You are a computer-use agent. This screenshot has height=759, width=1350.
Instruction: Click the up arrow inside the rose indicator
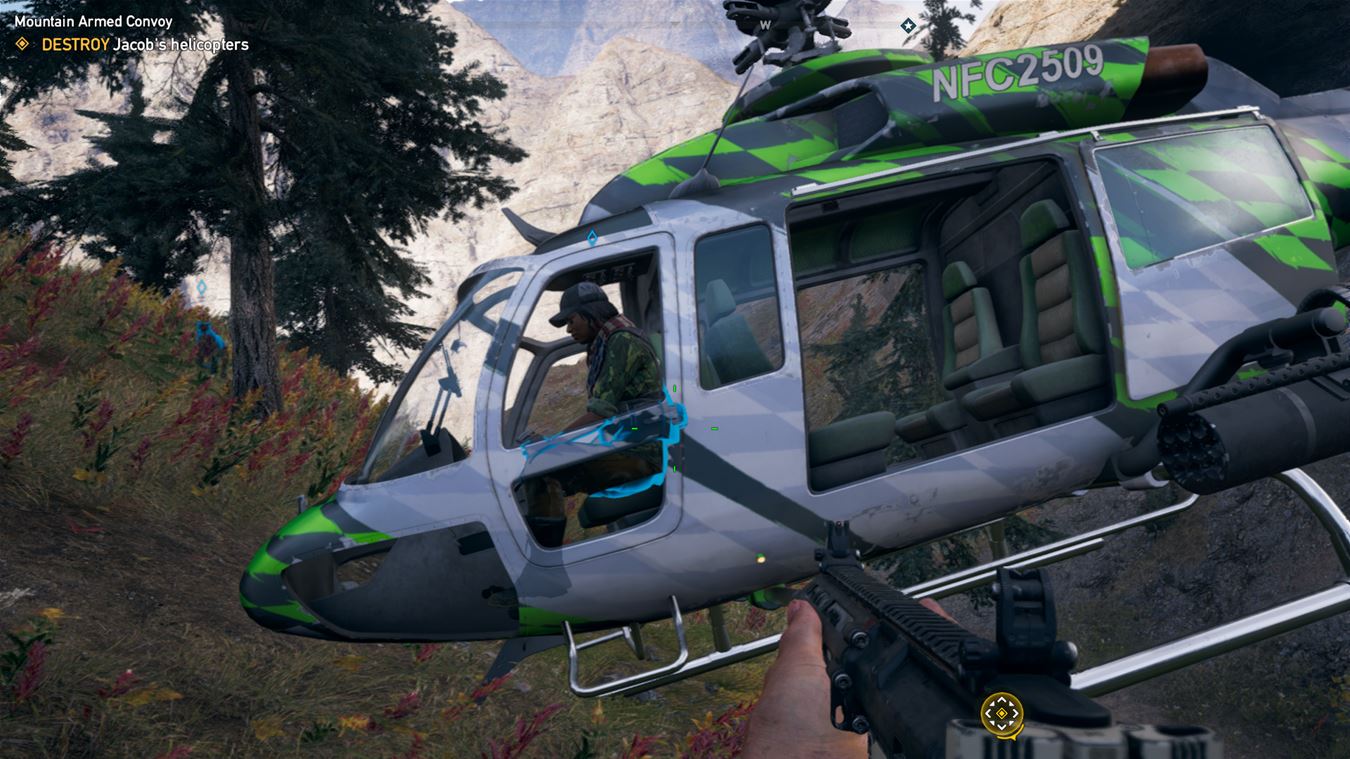pos(1002,699)
